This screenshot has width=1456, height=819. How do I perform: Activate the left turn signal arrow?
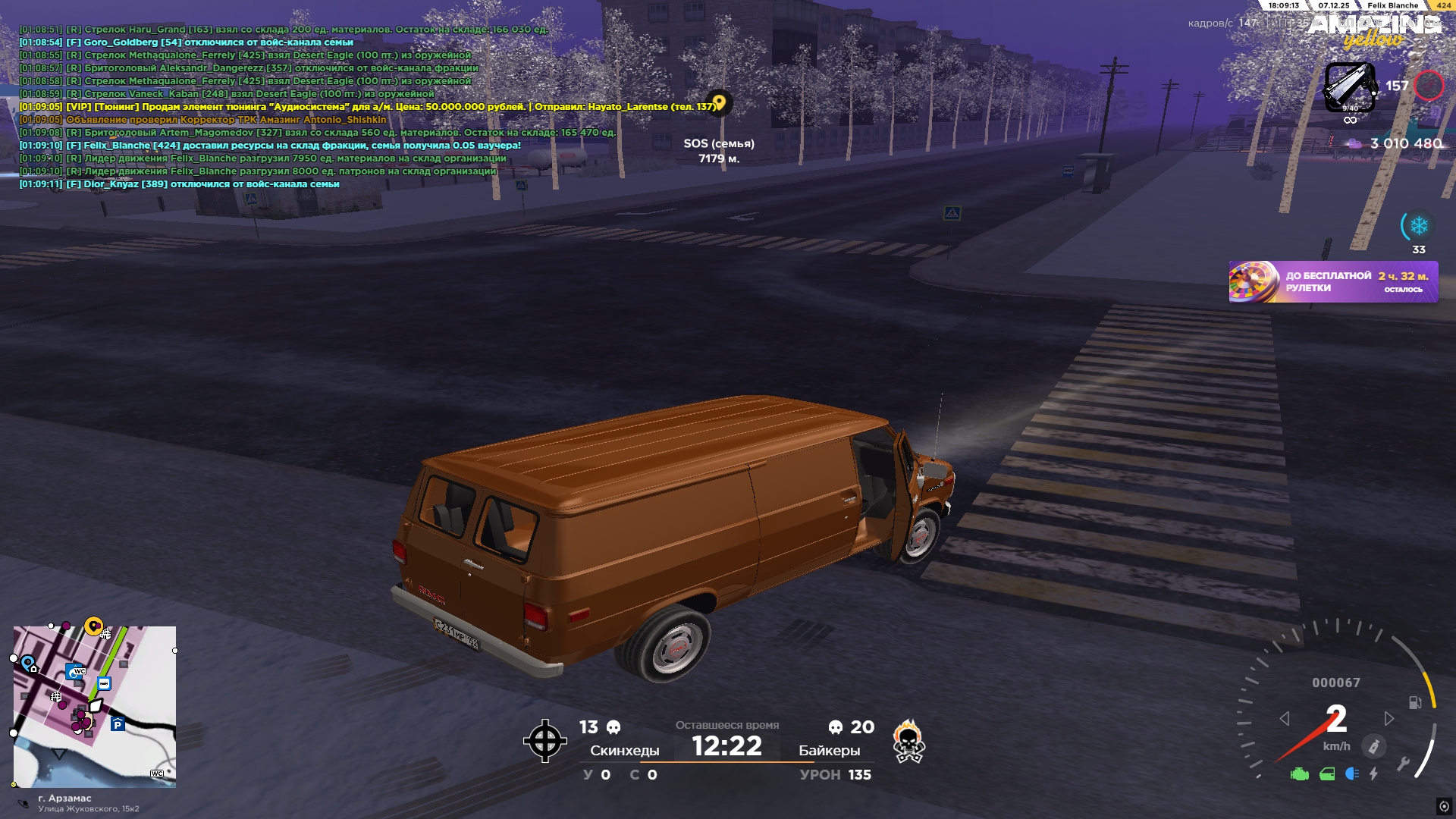point(1285,718)
